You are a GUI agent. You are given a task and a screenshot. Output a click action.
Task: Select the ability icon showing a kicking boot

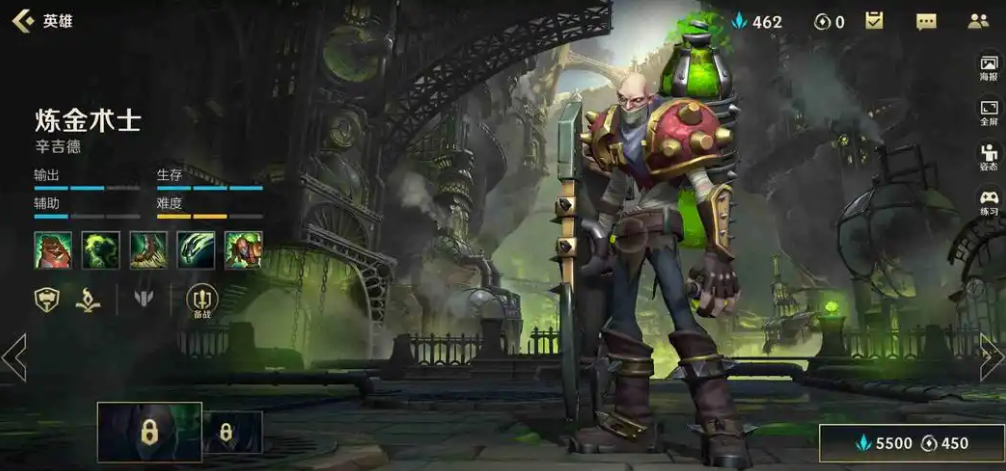[148, 249]
